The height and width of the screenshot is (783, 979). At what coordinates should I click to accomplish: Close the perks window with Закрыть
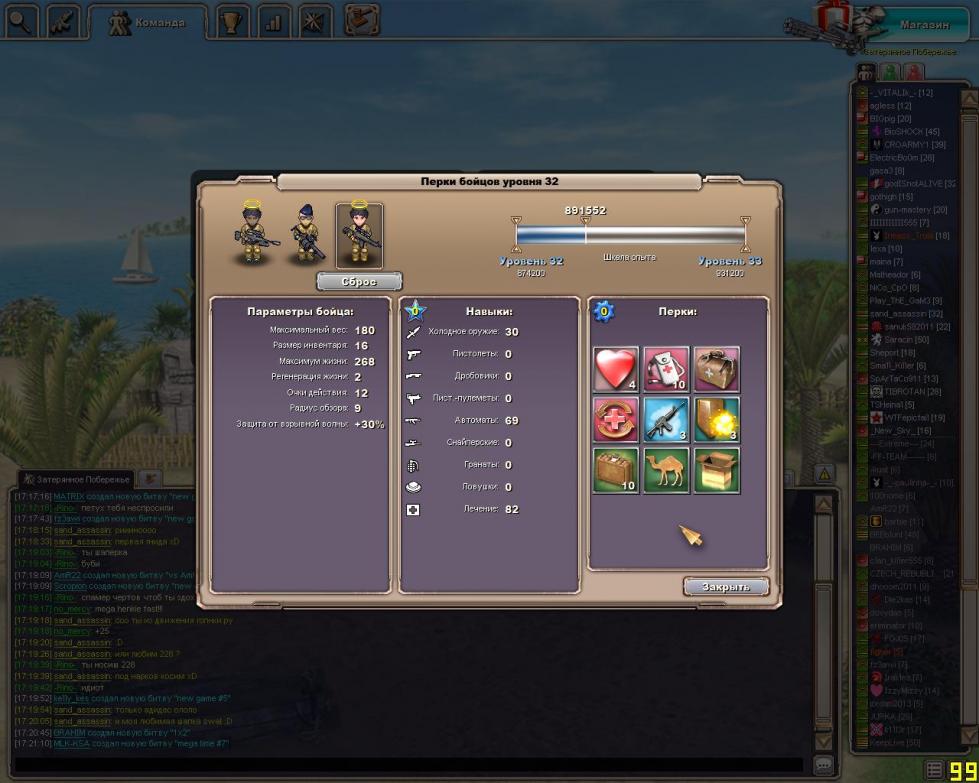pos(726,587)
